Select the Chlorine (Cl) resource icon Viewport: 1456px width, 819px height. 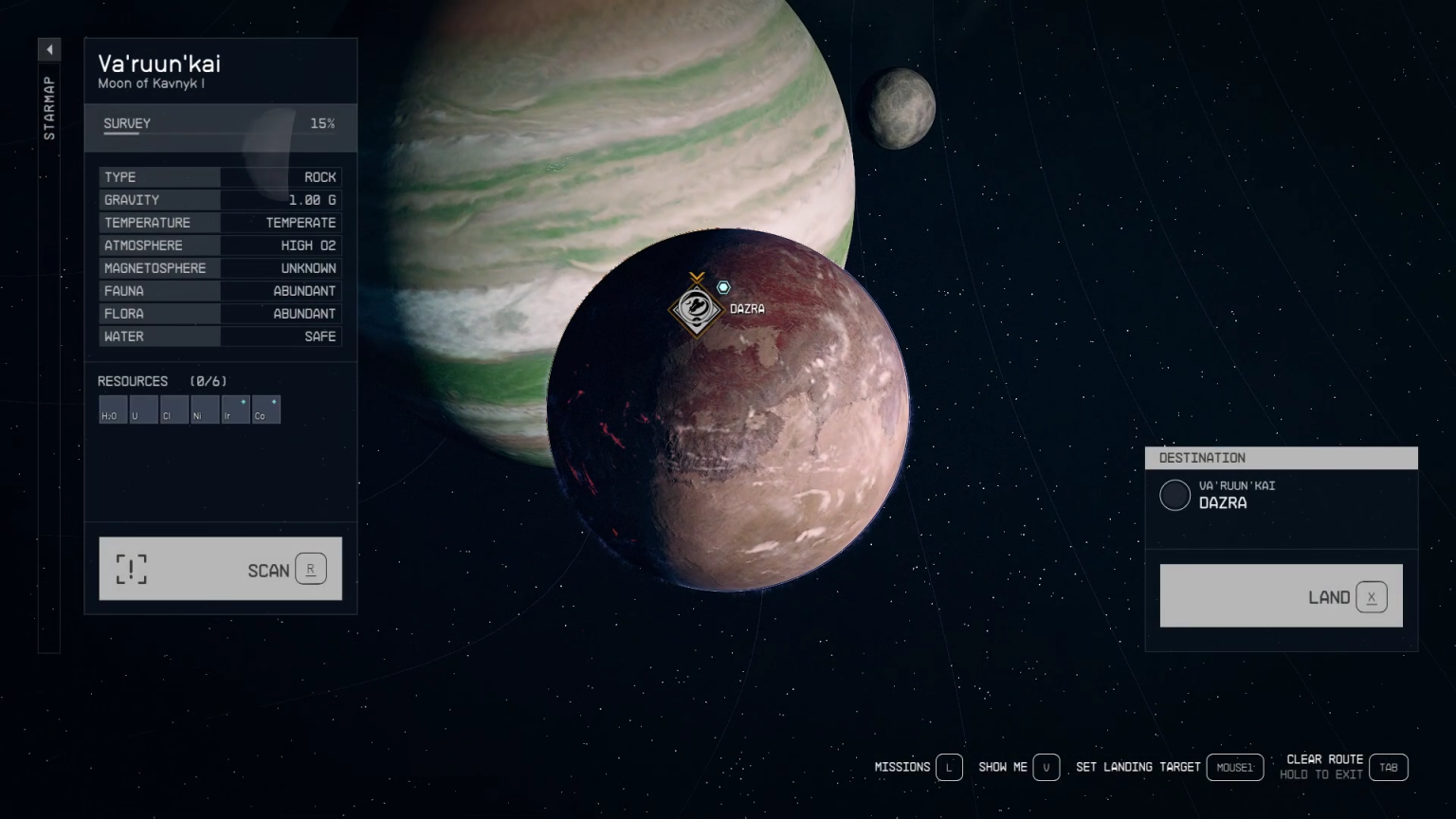tap(173, 409)
